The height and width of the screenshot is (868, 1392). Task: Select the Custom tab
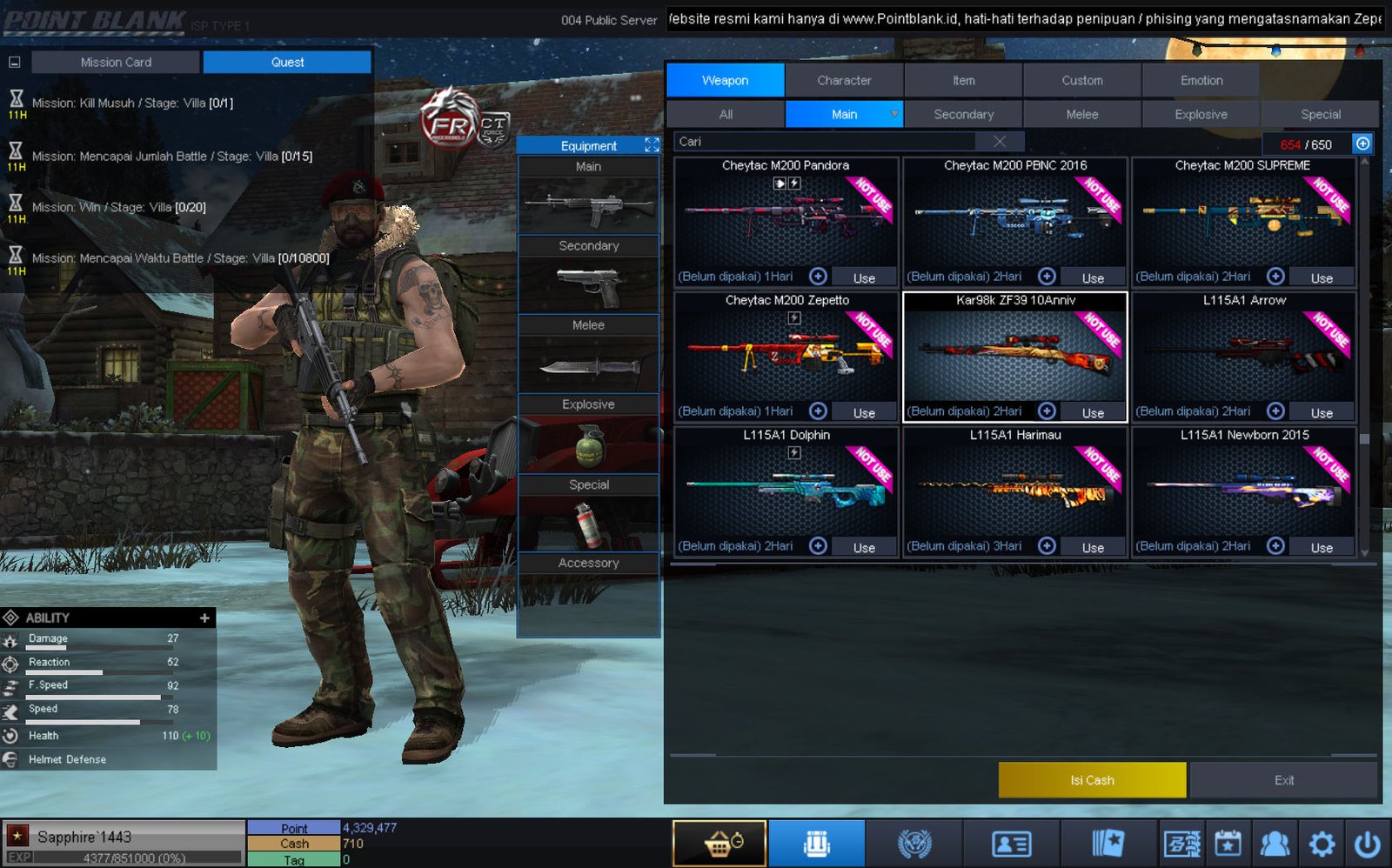[1081, 80]
